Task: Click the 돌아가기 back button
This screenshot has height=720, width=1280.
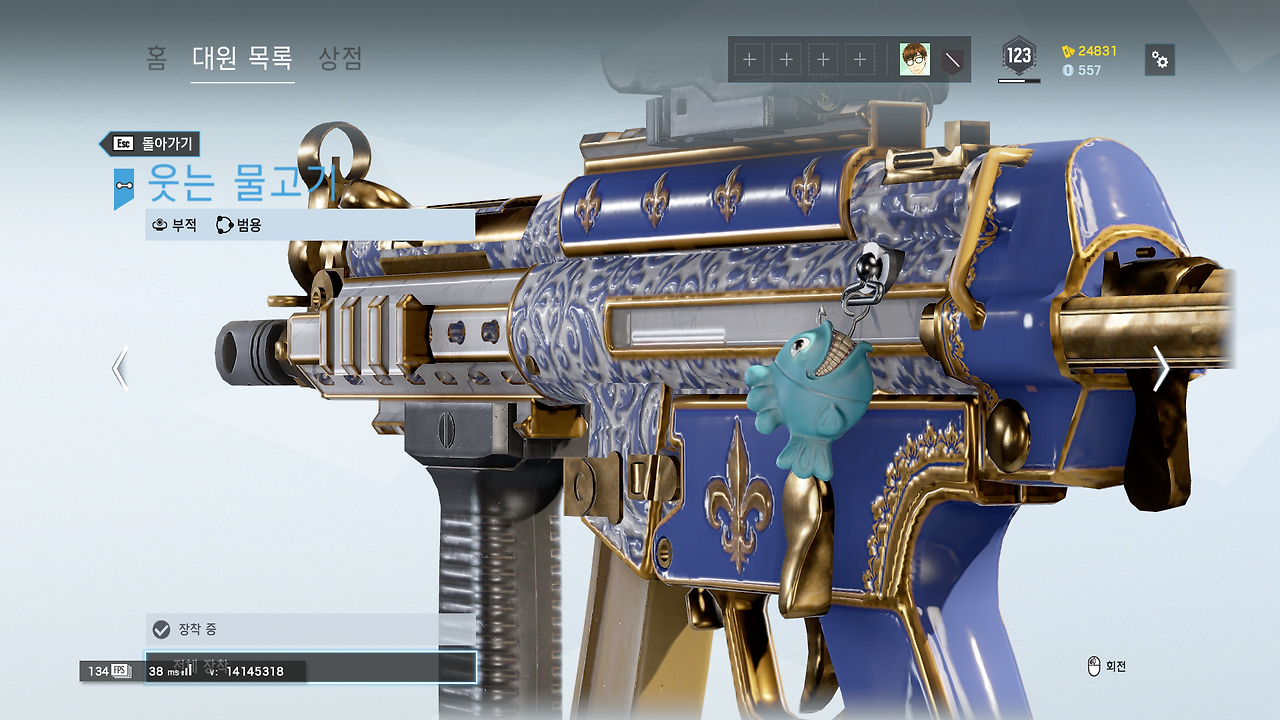Action: pos(154,143)
